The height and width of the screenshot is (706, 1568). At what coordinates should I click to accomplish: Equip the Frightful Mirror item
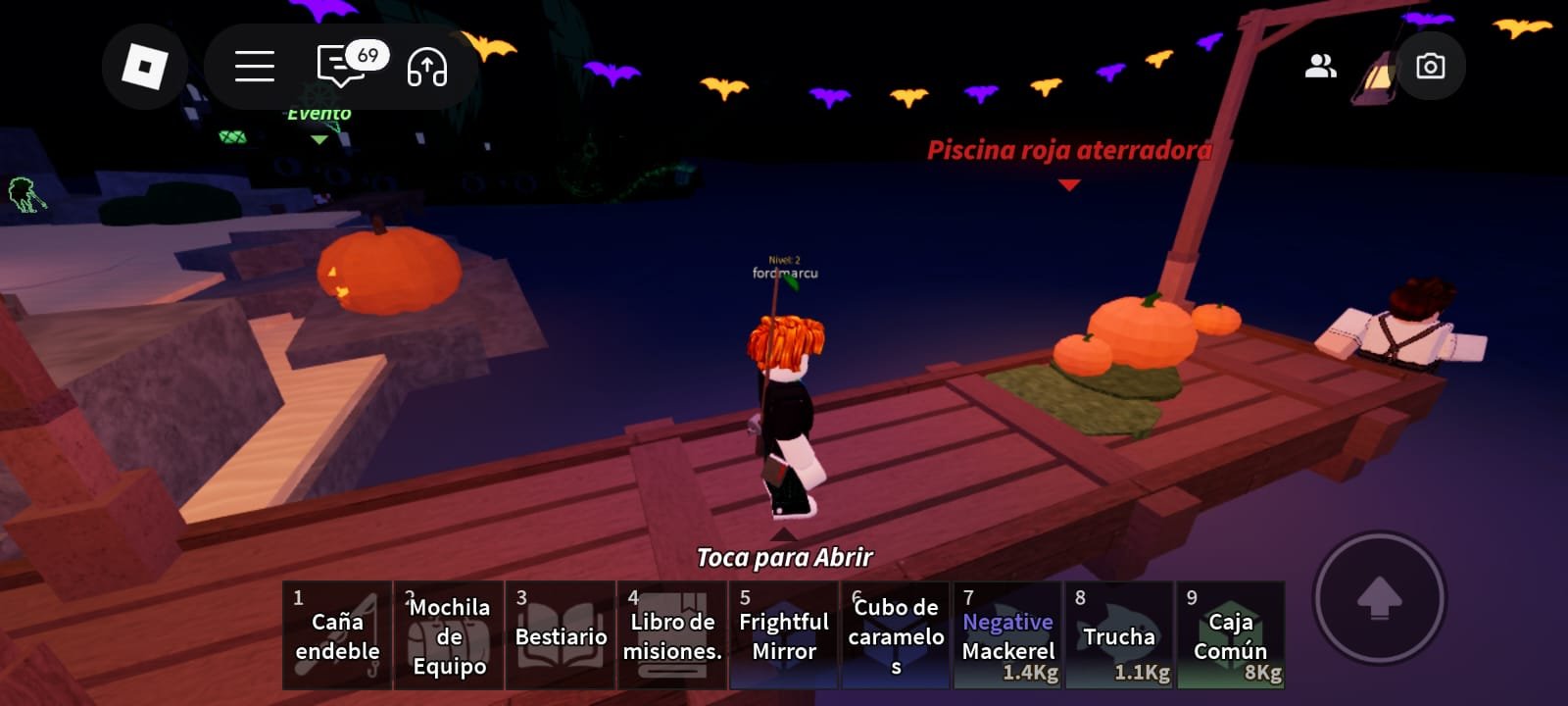tap(783, 633)
